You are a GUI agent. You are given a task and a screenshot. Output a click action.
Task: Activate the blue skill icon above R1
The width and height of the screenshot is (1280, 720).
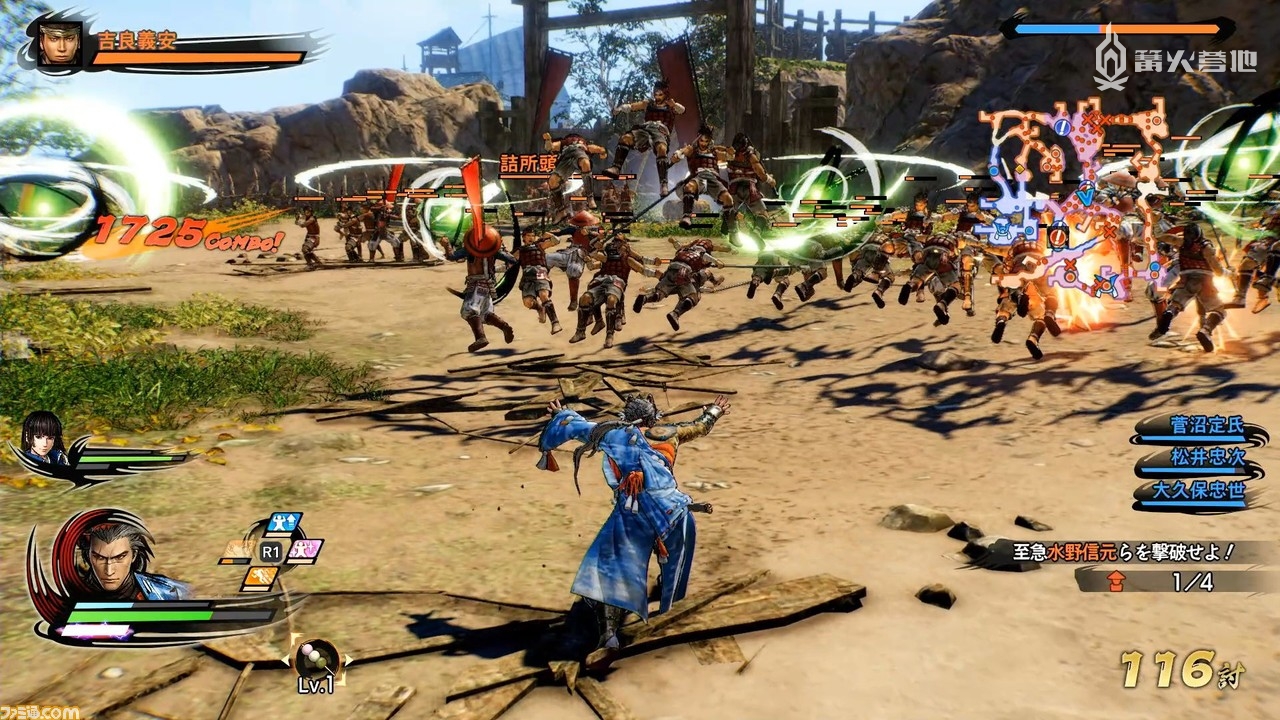click(283, 524)
